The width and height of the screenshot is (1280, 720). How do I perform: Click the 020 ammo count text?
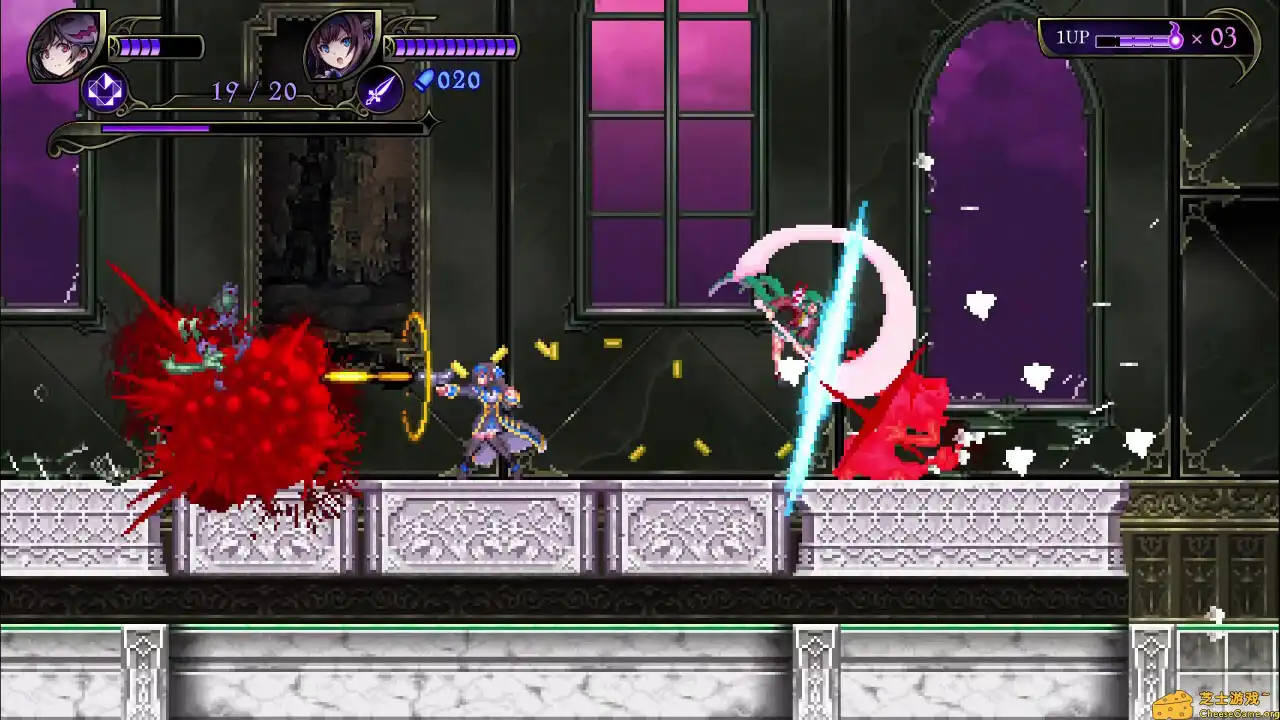459,81
